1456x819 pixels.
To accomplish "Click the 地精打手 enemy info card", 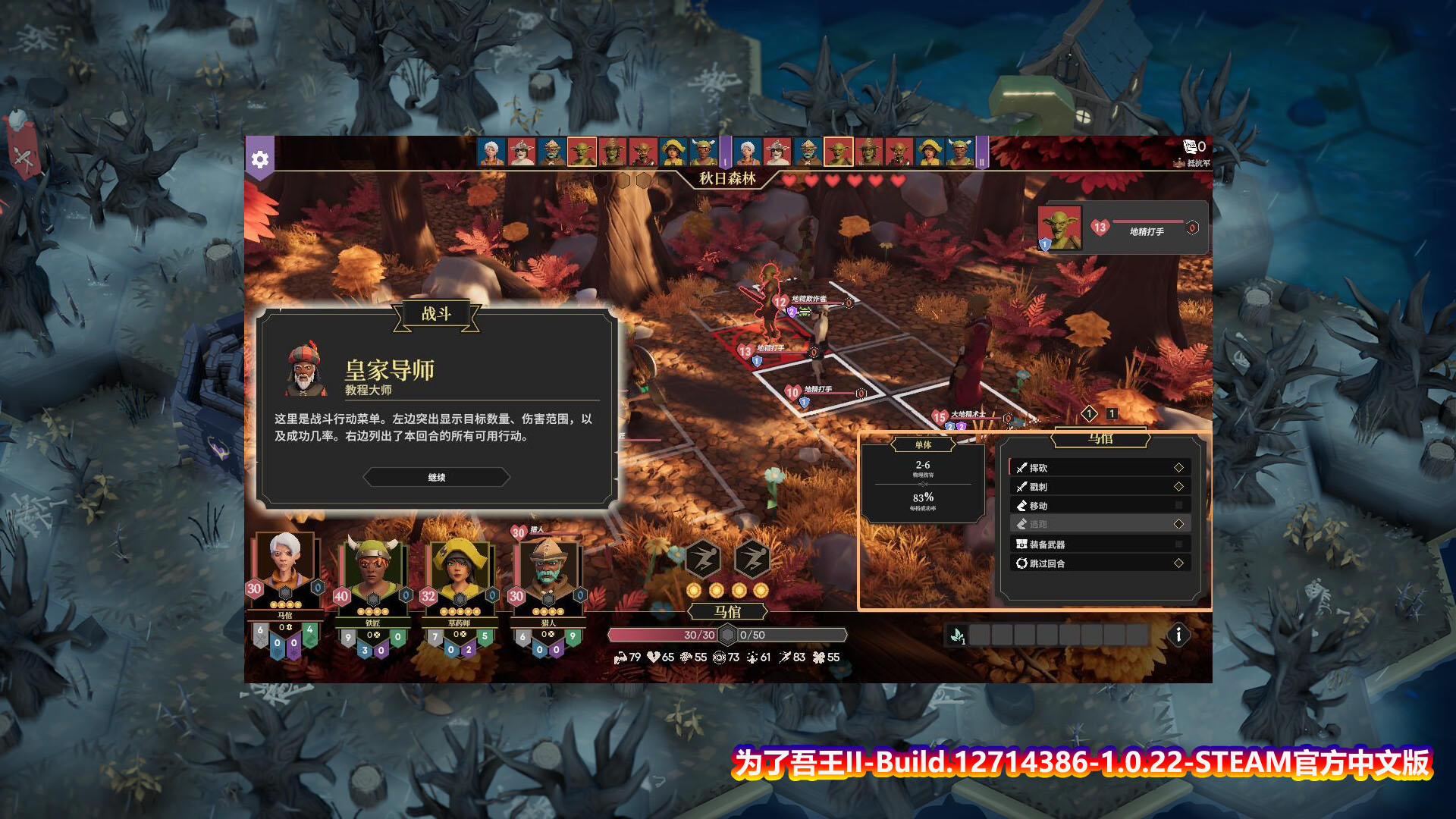I will (x=1122, y=227).
